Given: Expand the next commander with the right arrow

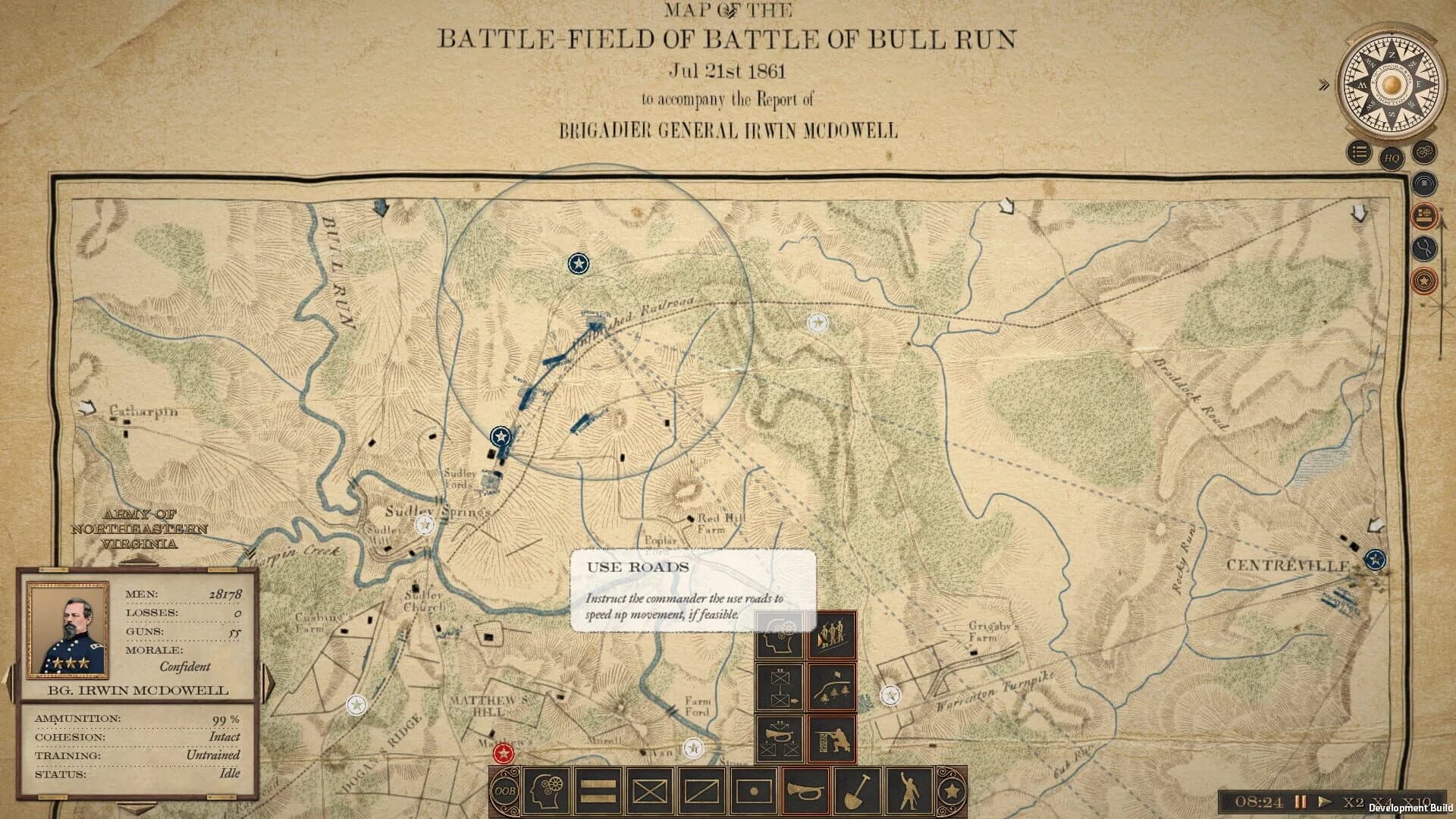Looking at the screenshot, I should (x=265, y=681).
